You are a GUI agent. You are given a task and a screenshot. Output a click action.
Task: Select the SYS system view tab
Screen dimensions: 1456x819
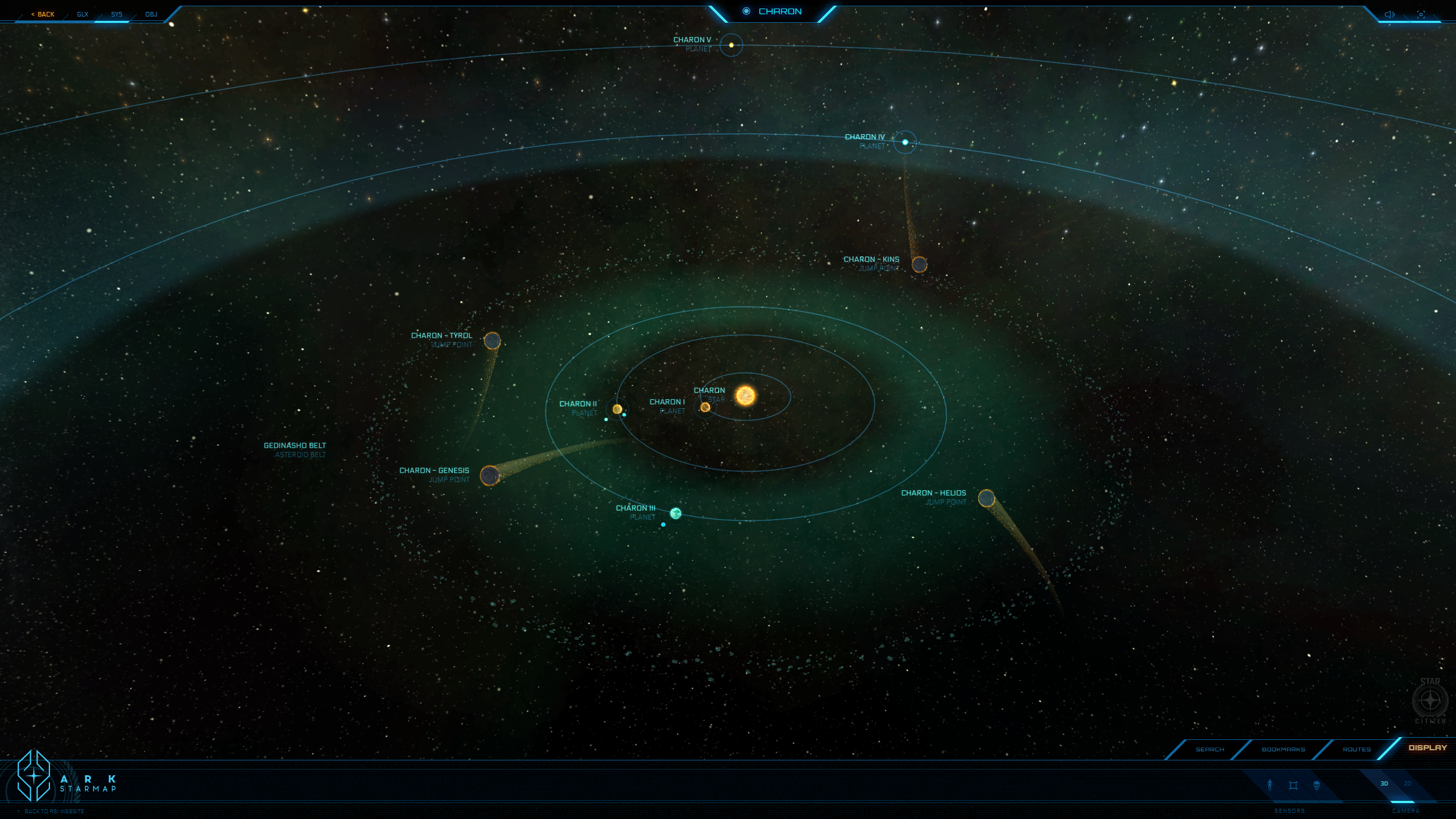pos(117,14)
